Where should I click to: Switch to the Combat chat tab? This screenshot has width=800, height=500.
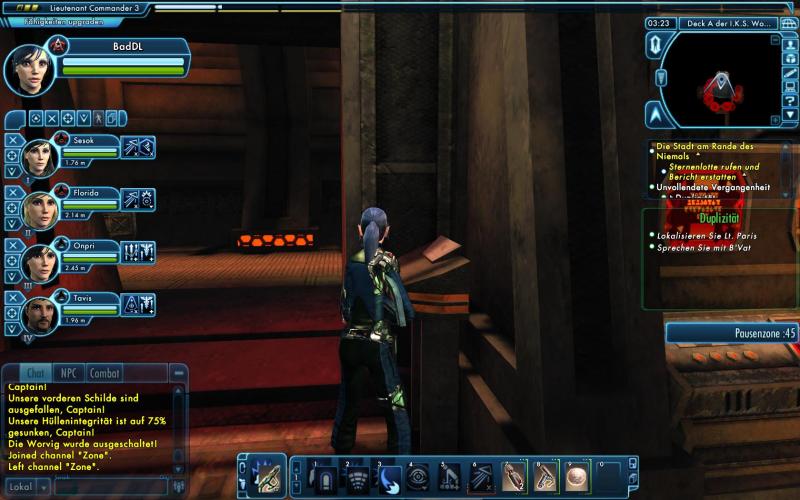pyautogui.click(x=105, y=373)
